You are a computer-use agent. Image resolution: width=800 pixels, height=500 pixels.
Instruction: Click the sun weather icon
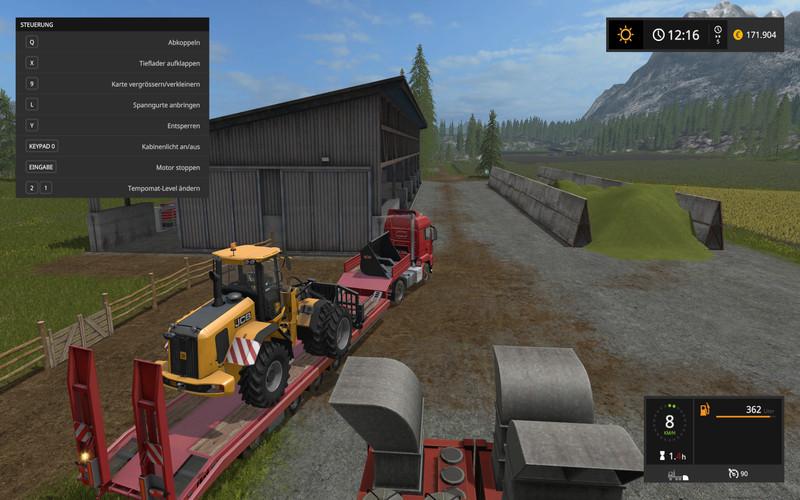(x=626, y=35)
